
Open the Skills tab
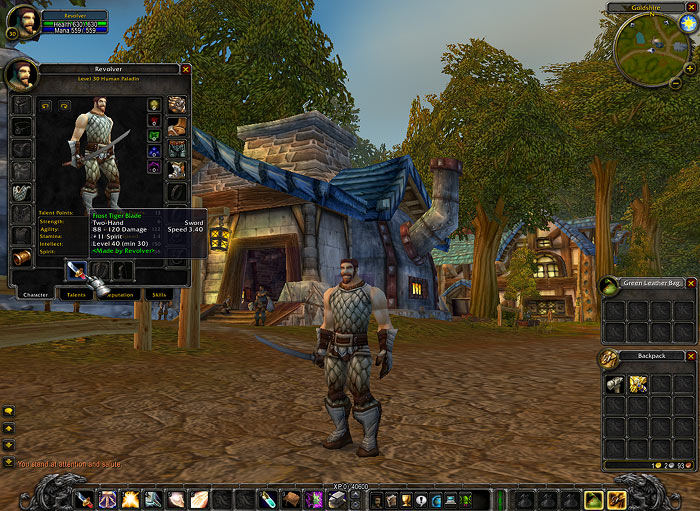tap(158, 295)
